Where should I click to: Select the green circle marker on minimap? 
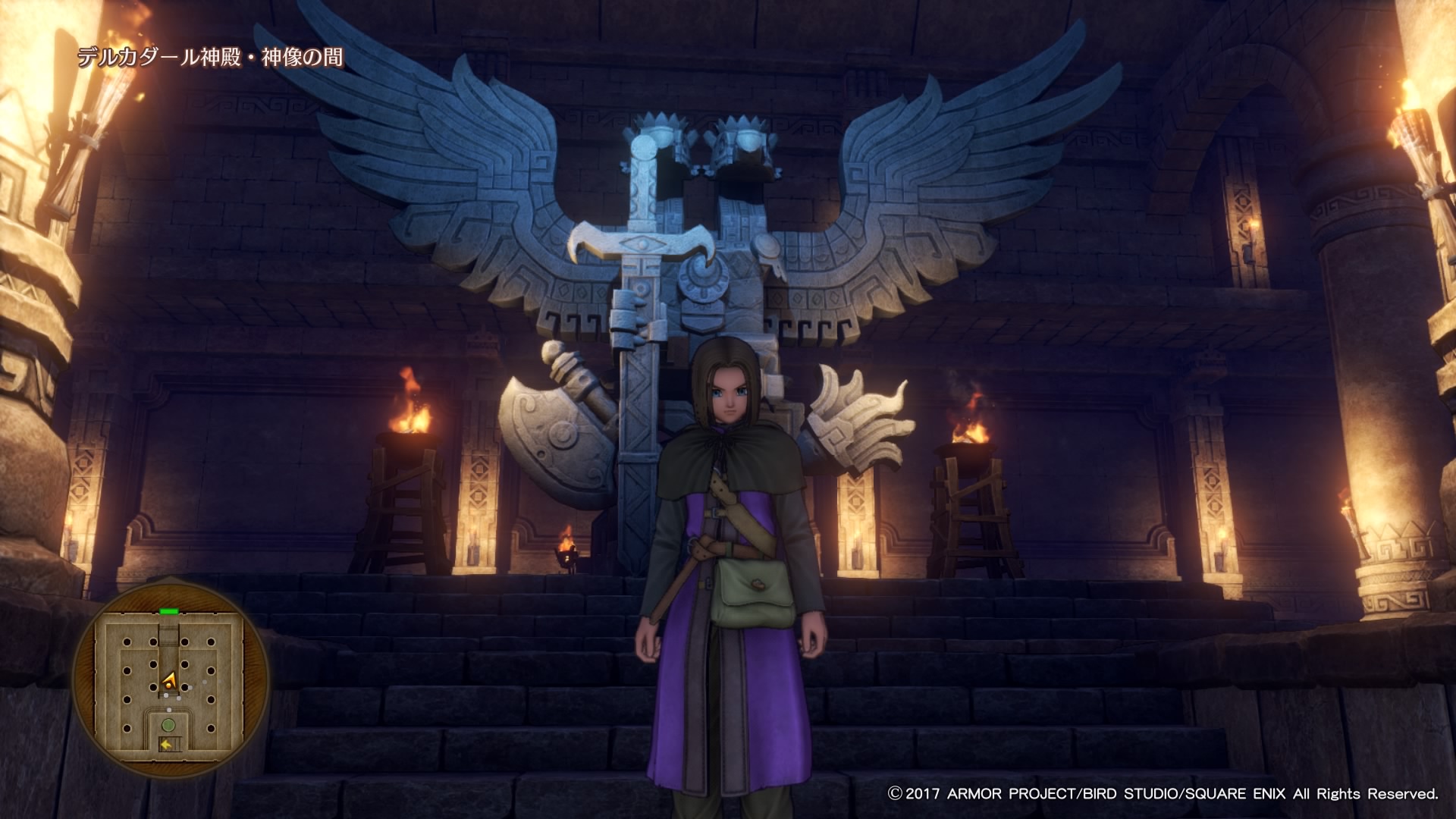(168, 724)
